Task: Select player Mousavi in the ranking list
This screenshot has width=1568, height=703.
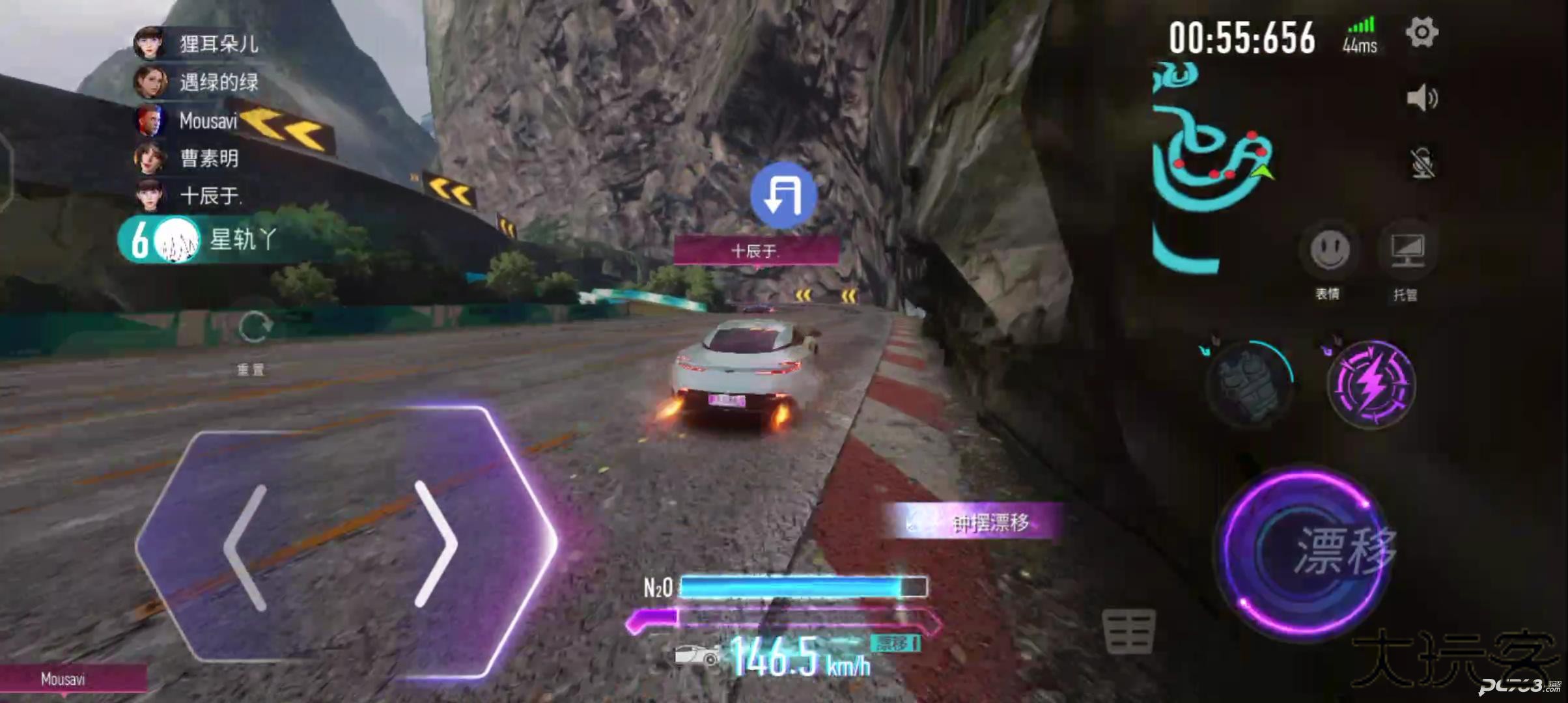Action: [x=189, y=121]
